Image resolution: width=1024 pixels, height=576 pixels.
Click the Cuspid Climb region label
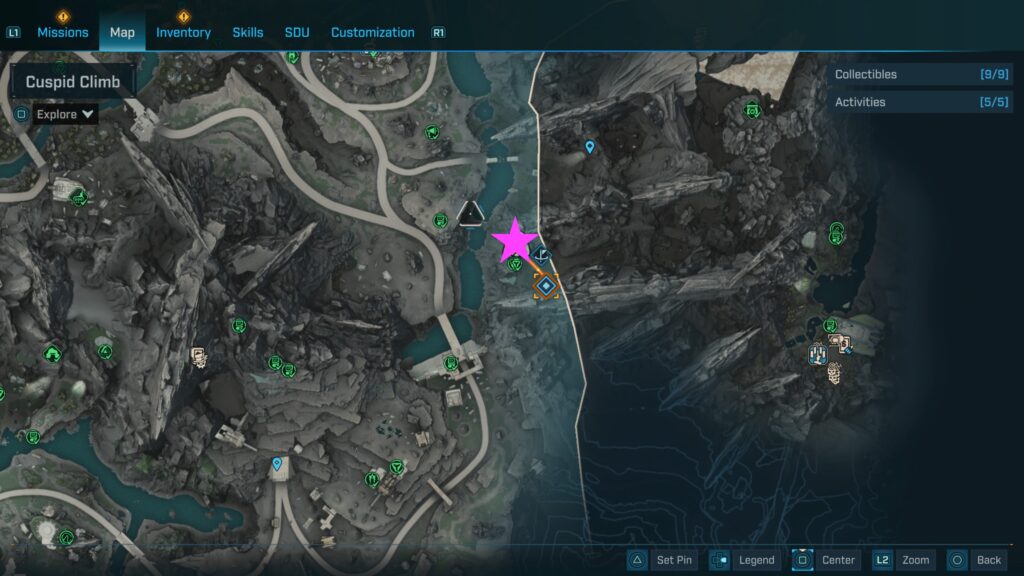click(x=73, y=81)
